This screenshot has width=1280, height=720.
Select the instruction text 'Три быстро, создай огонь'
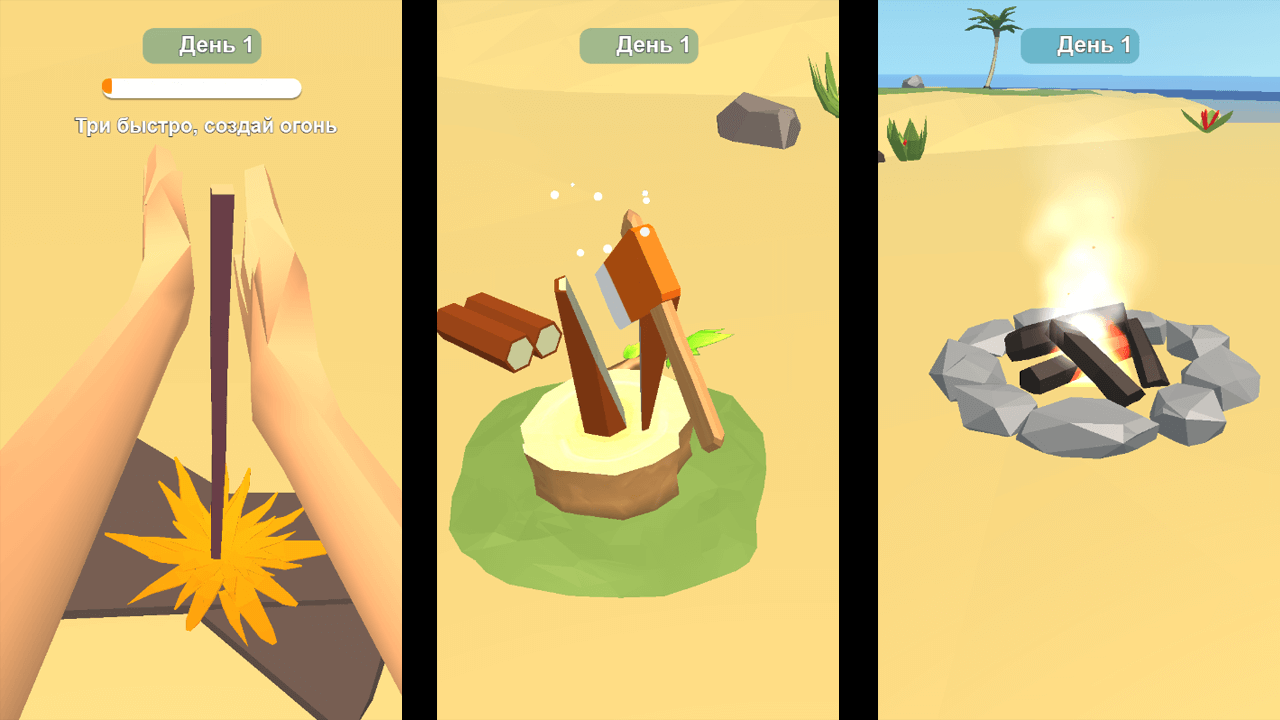pyautogui.click(x=206, y=126)
